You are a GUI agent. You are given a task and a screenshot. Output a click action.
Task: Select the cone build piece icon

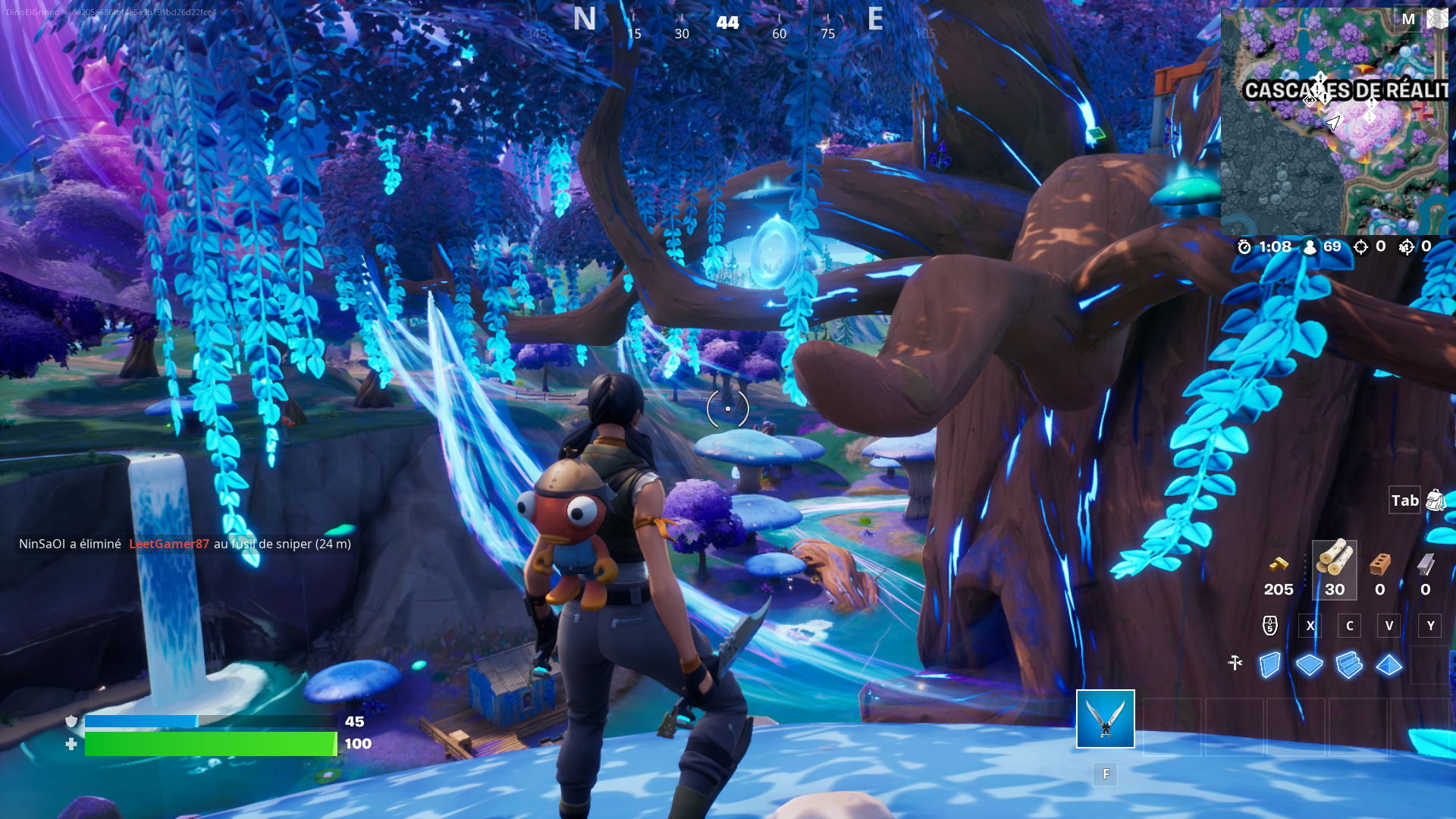[x=1390, y=664]
